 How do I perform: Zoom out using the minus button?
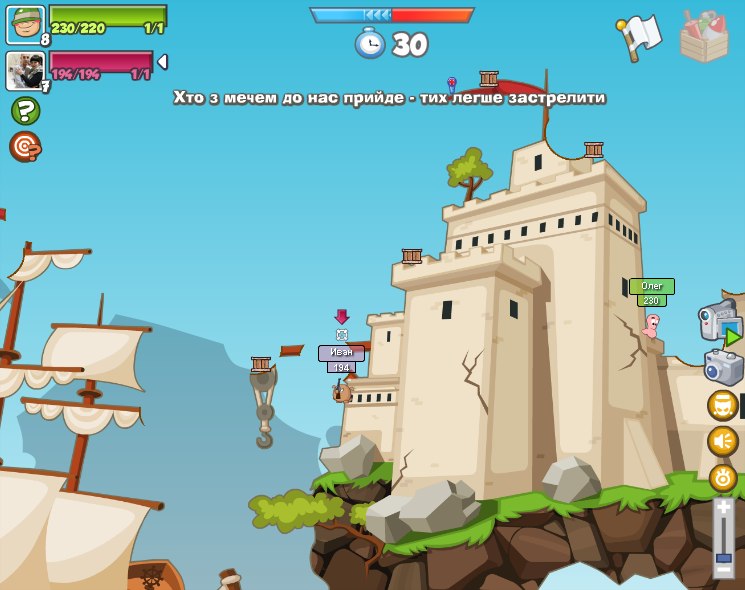click(723, 571)
